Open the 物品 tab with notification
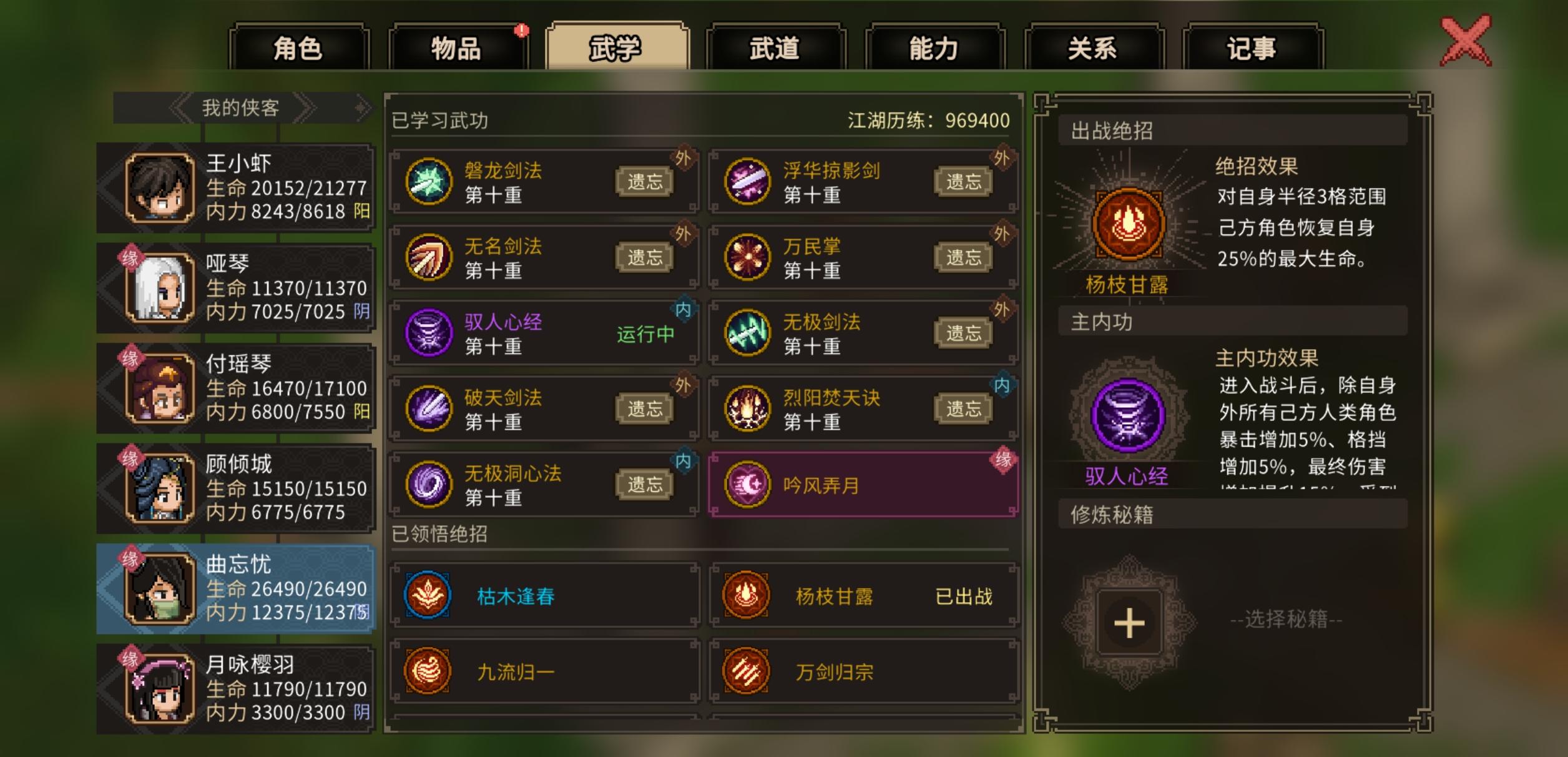1568x757 pixels. (x=458, y=46)
